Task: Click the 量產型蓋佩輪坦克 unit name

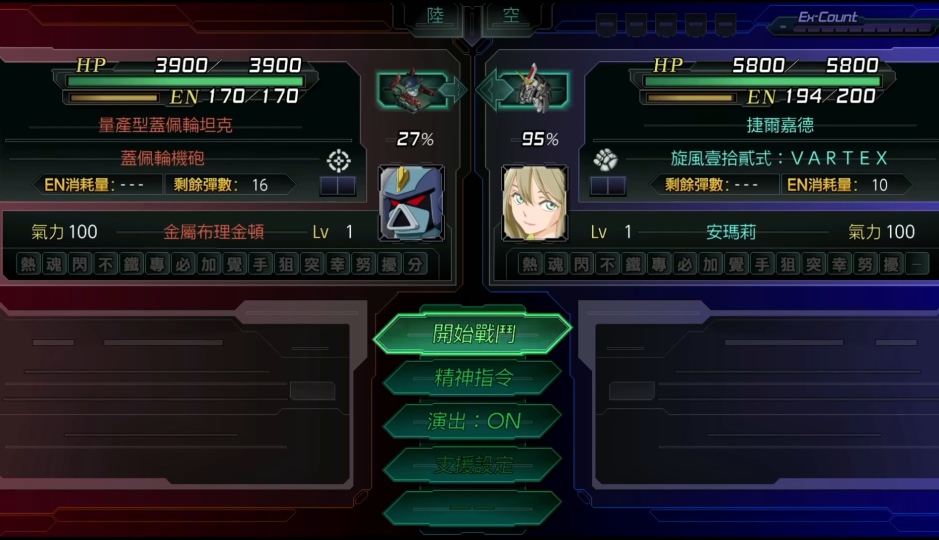Action: (166, 127)
